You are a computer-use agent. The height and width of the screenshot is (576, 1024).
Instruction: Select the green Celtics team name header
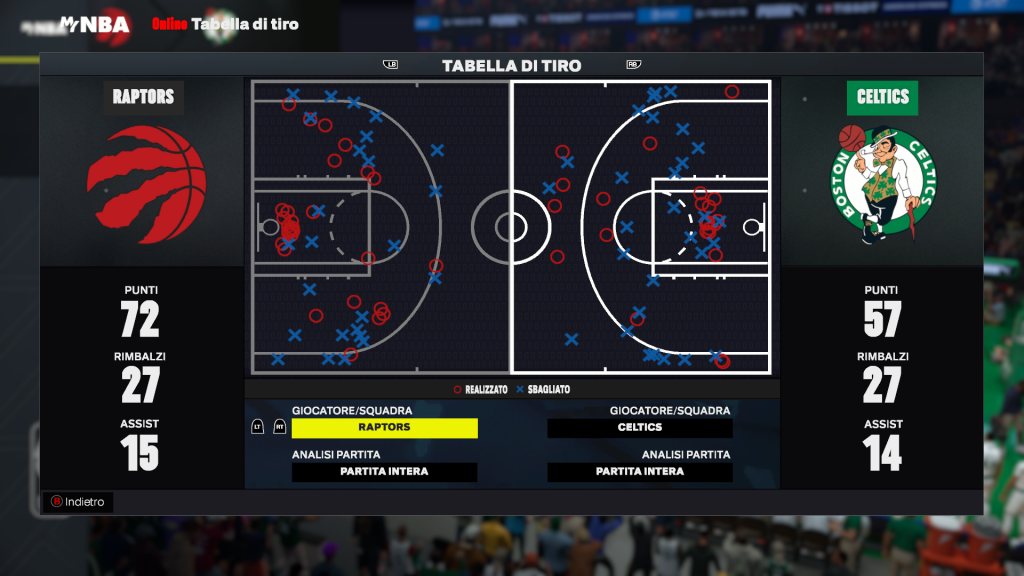click(883, 97)
